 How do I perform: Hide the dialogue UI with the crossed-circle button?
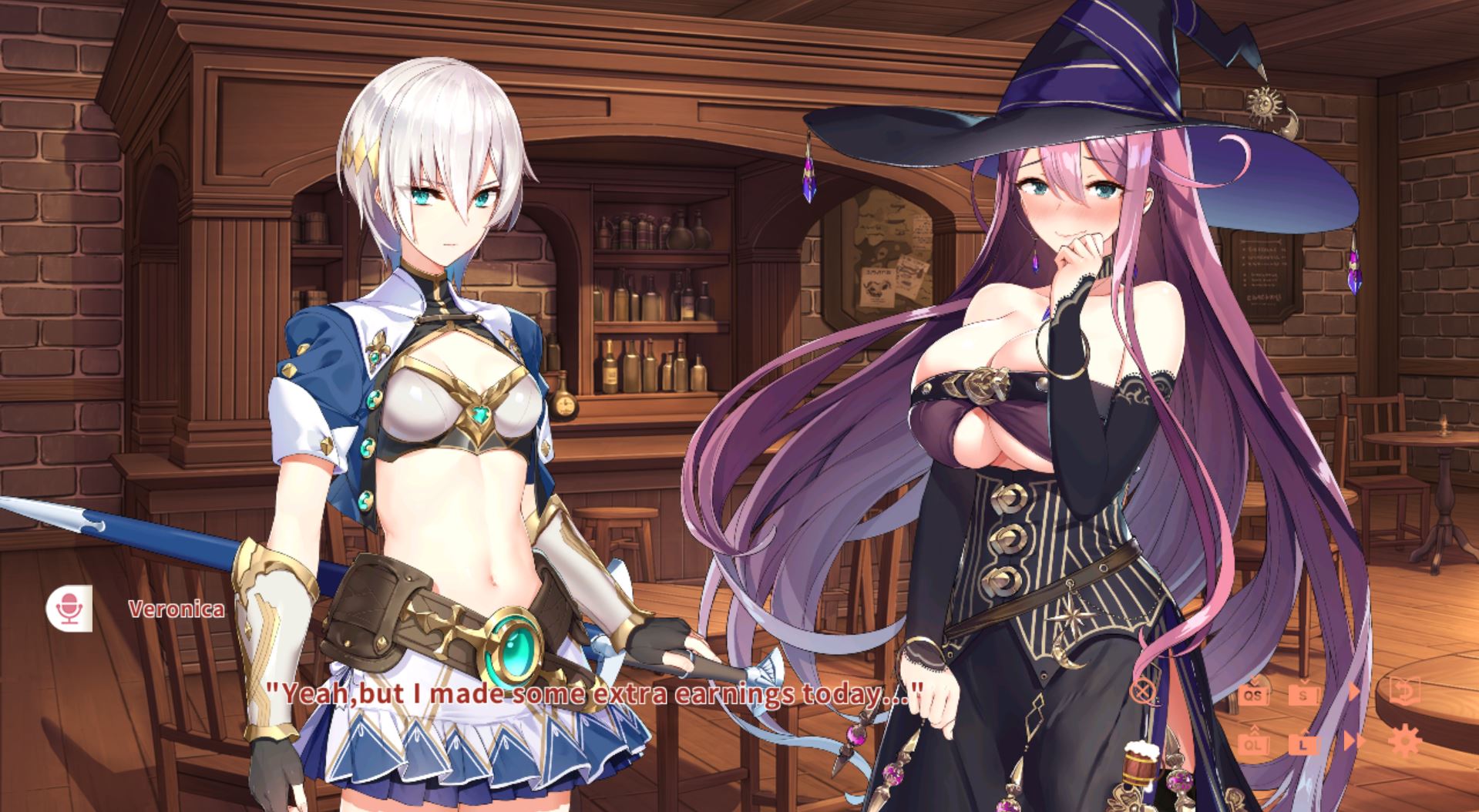click(1142, 690)
